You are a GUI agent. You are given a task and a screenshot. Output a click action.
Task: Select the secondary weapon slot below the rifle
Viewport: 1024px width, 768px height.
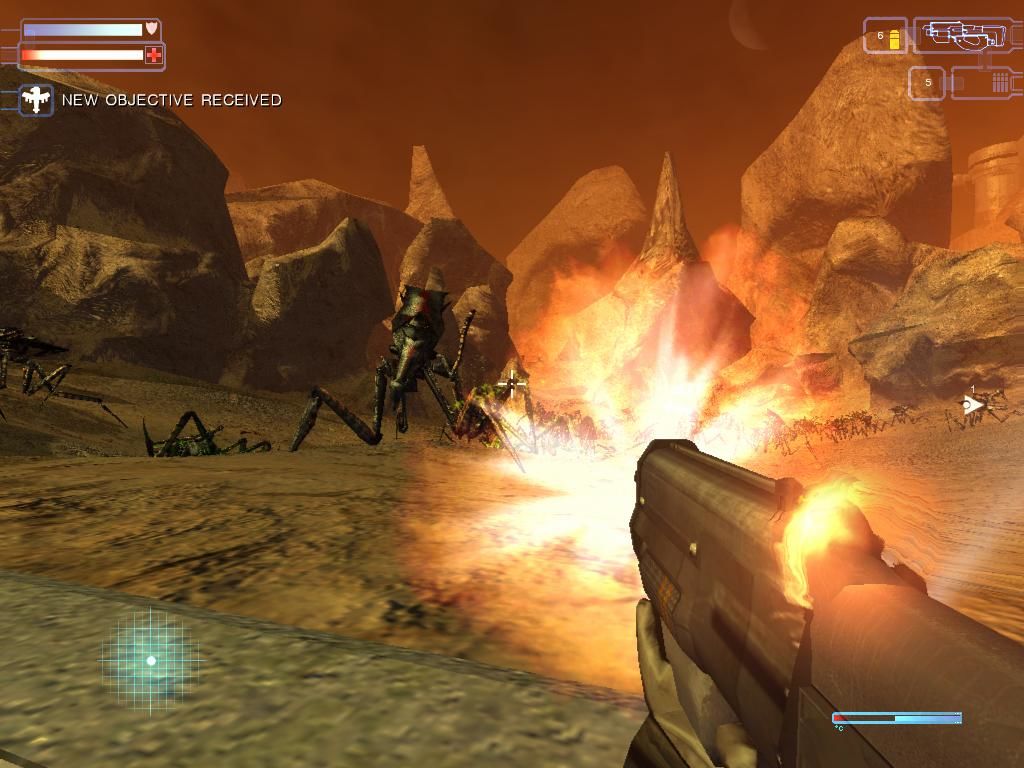[984, 83]
